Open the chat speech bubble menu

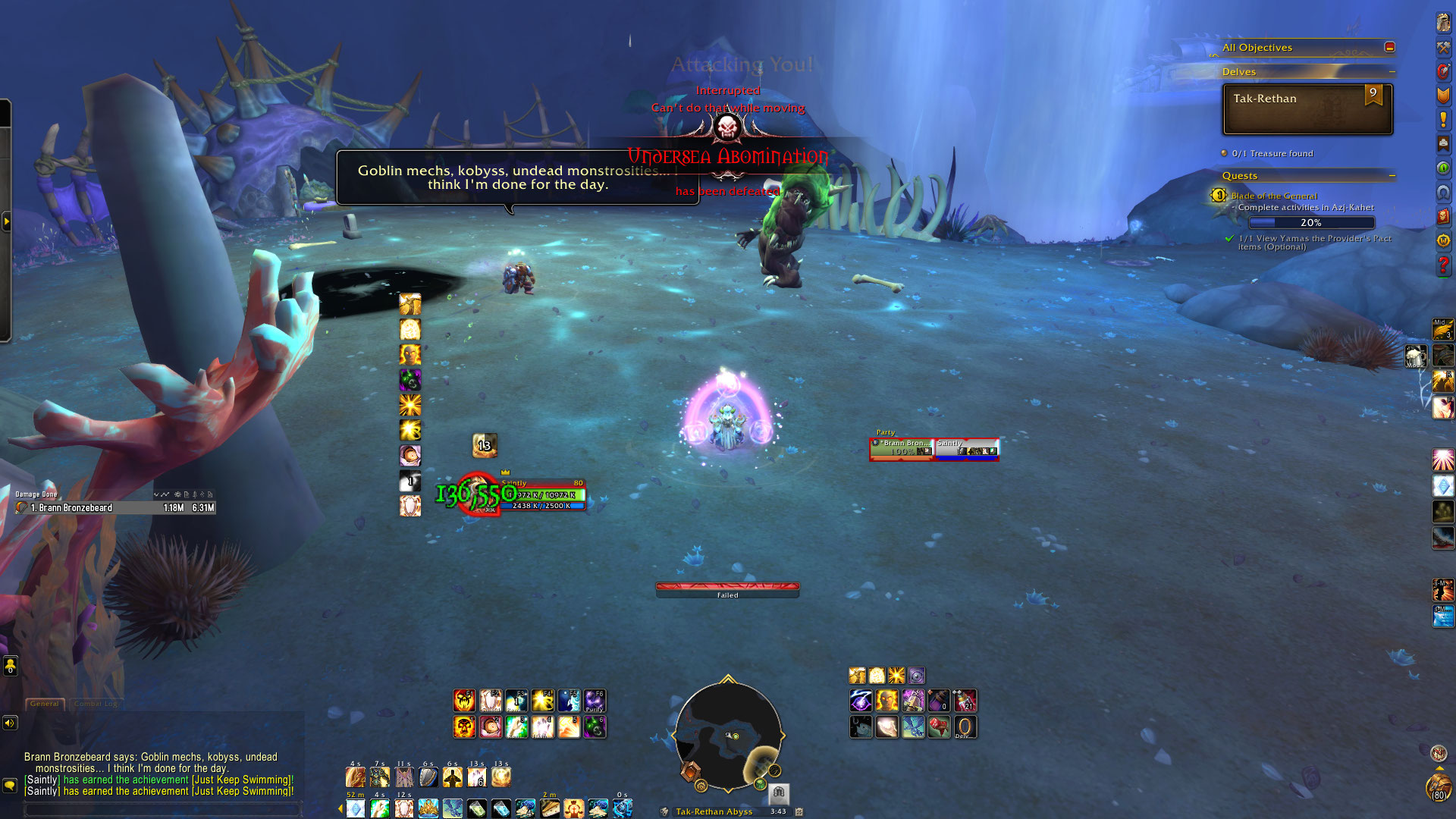click(10, 785)
